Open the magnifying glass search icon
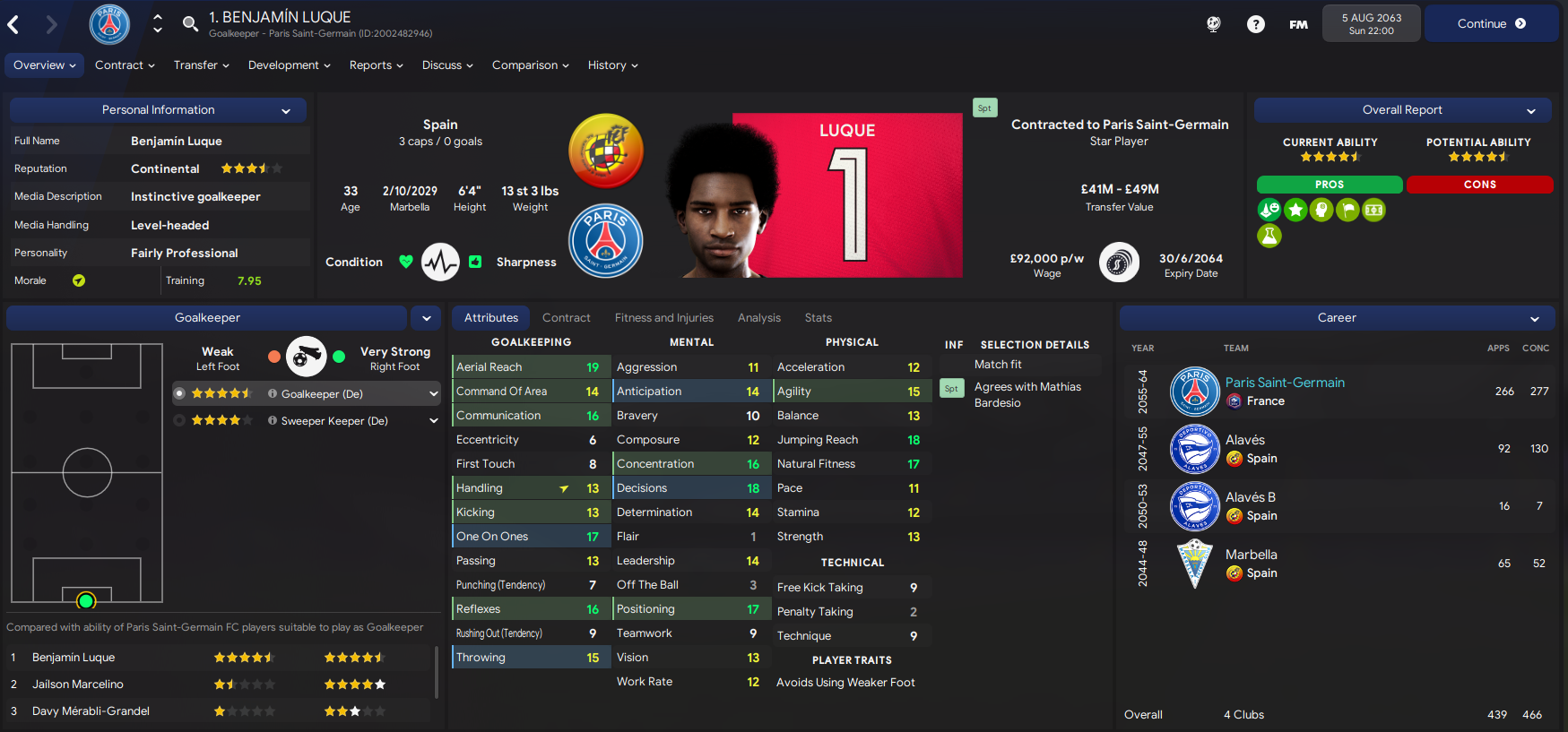The image size is (1568, 732). click(190, 24)
